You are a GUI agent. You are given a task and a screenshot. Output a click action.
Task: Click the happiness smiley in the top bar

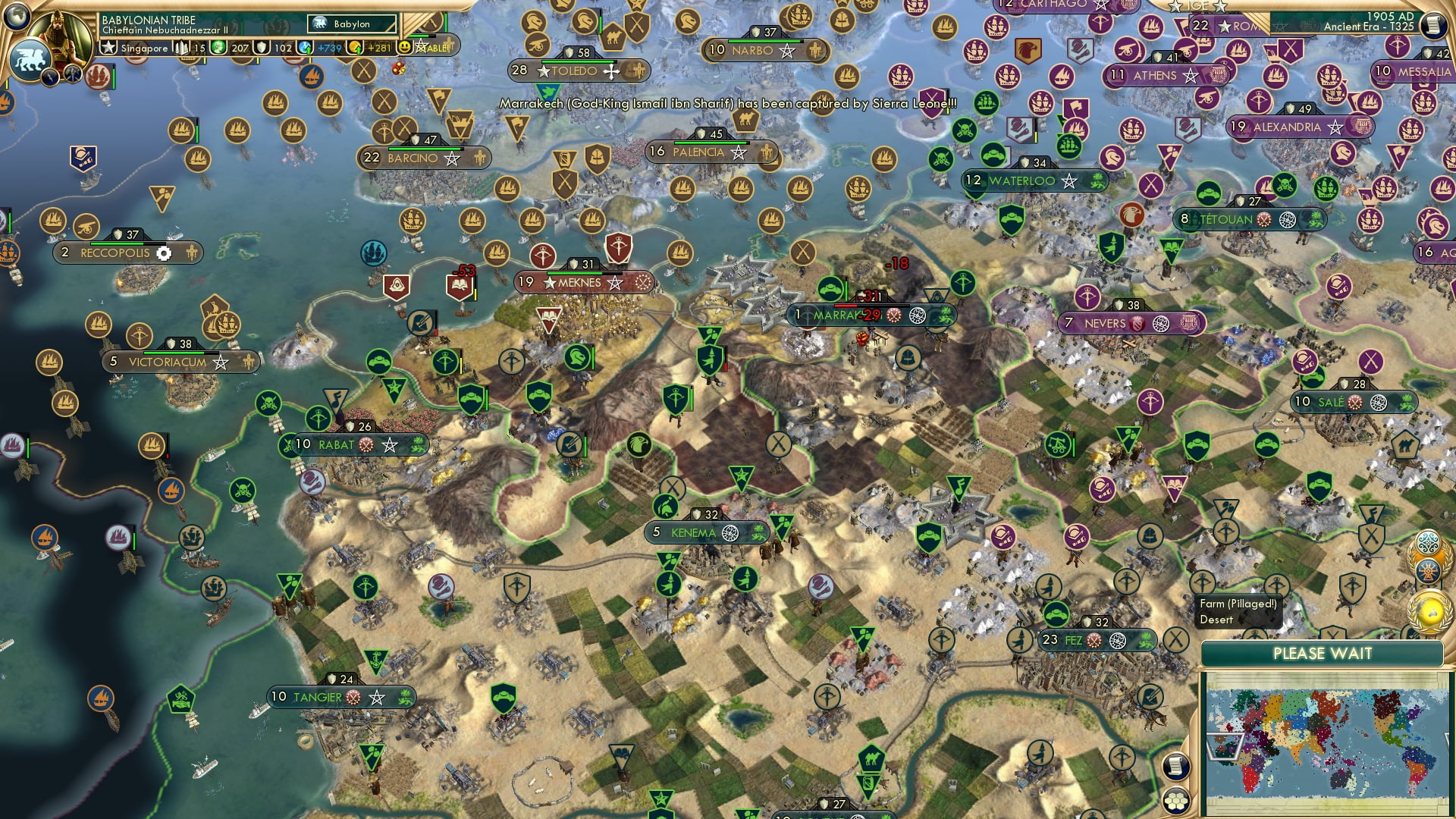pyautogui.click(x=406, y=47)
